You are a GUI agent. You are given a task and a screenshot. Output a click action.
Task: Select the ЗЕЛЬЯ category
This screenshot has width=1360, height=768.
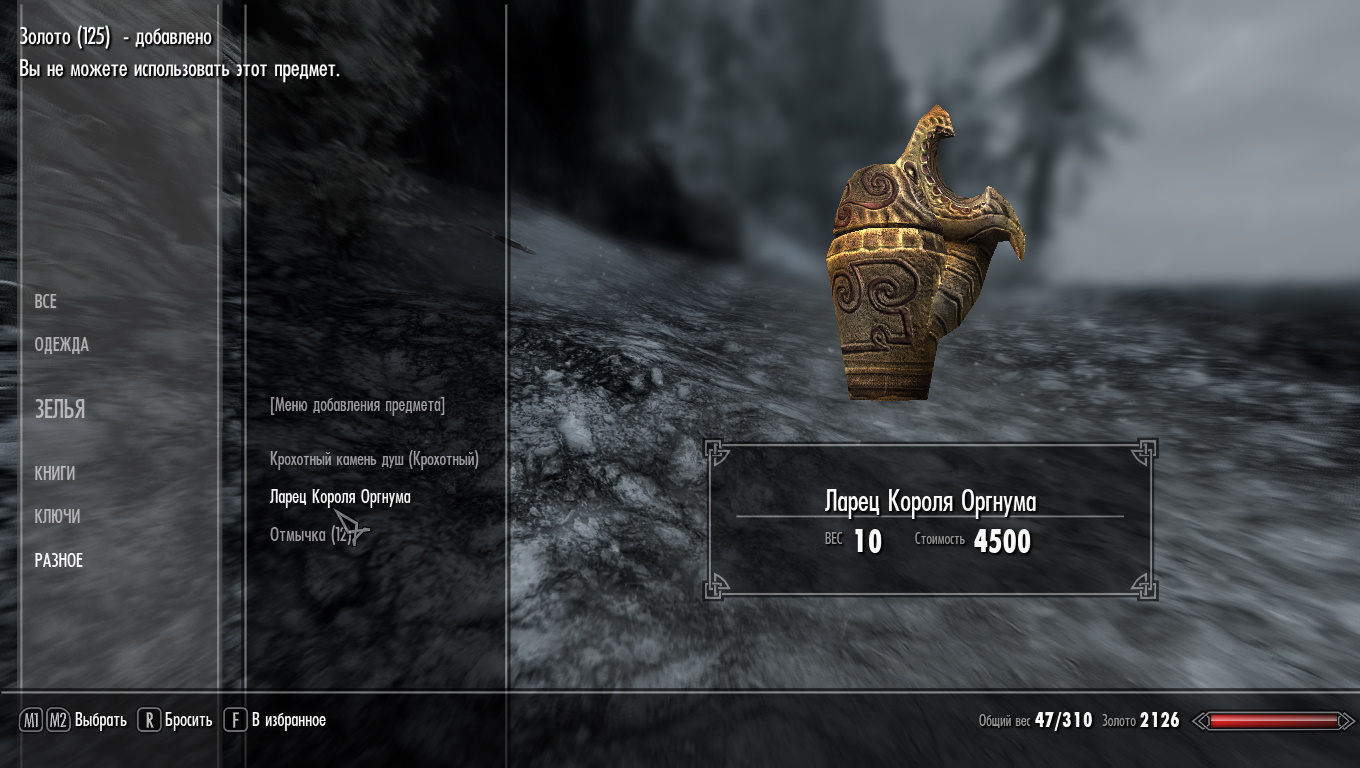(x=60, y=409)
